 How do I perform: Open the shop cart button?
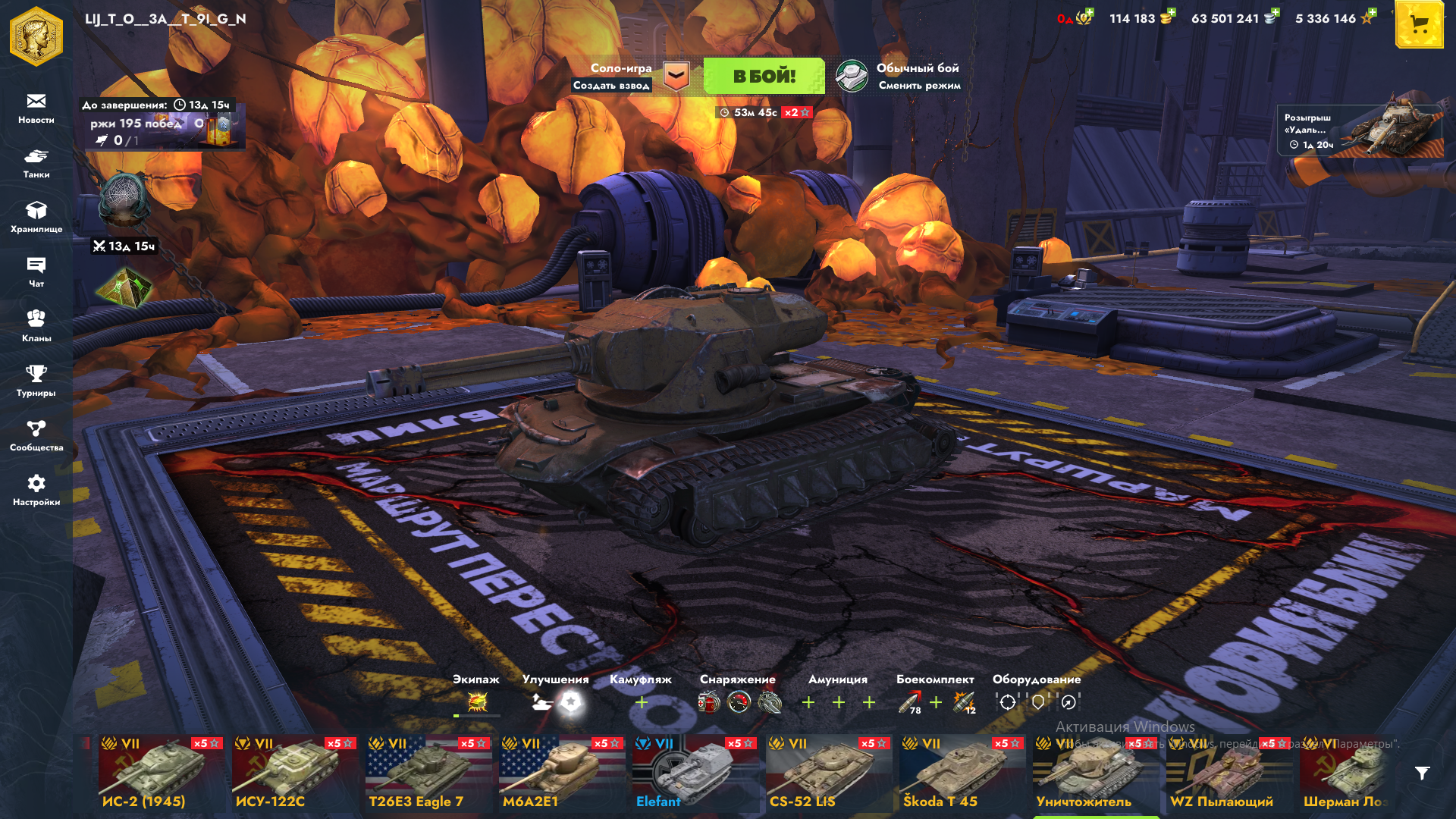tap(1419, 25)
